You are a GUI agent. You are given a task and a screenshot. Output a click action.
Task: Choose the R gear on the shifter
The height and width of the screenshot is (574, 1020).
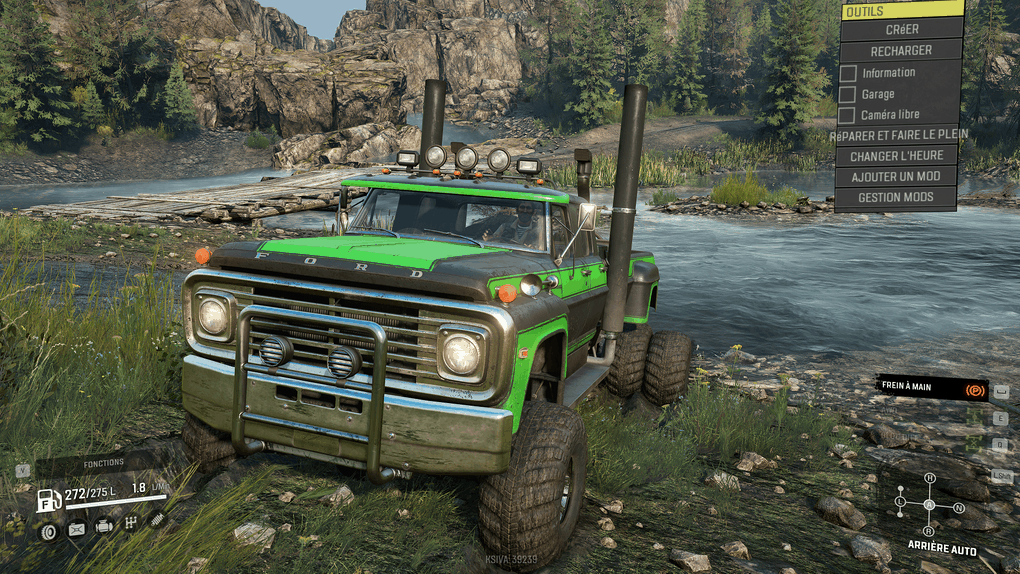[929, 531]
